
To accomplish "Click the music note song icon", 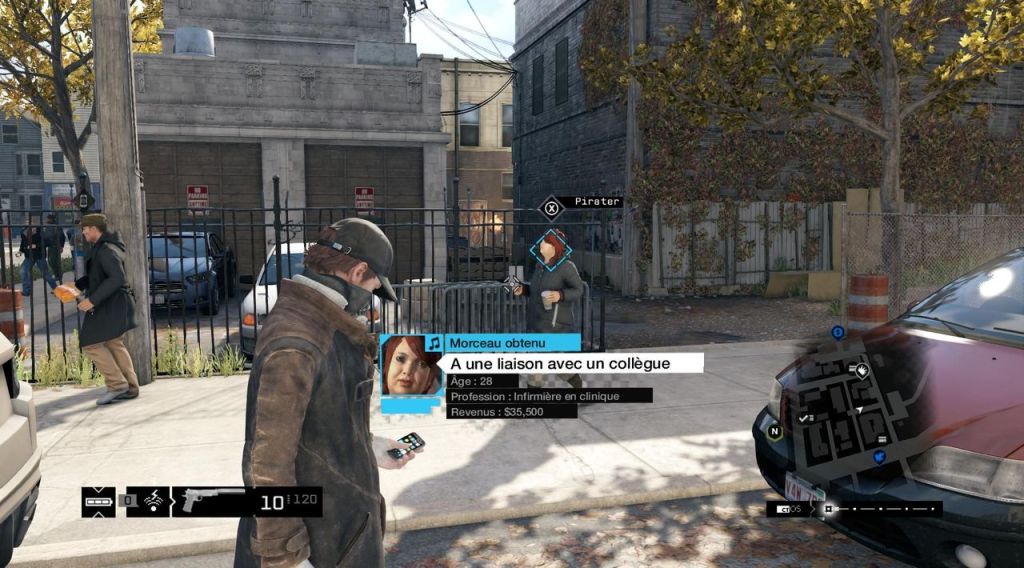I will 433,343.
